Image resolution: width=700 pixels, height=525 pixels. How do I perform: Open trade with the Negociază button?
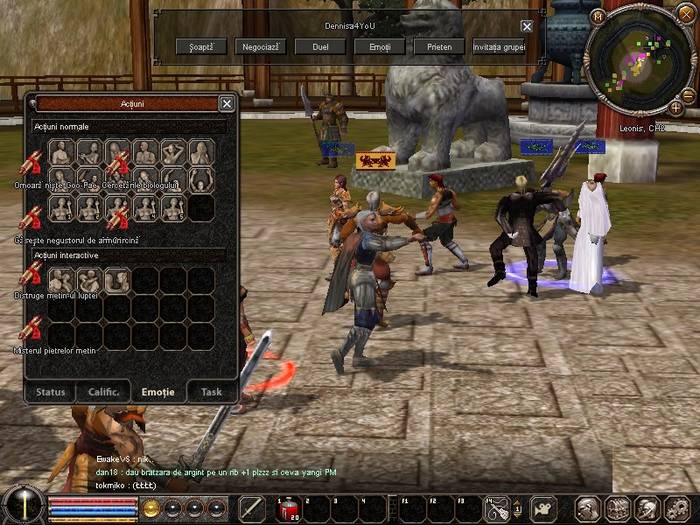pyautogui.click(x=260, y=46)
